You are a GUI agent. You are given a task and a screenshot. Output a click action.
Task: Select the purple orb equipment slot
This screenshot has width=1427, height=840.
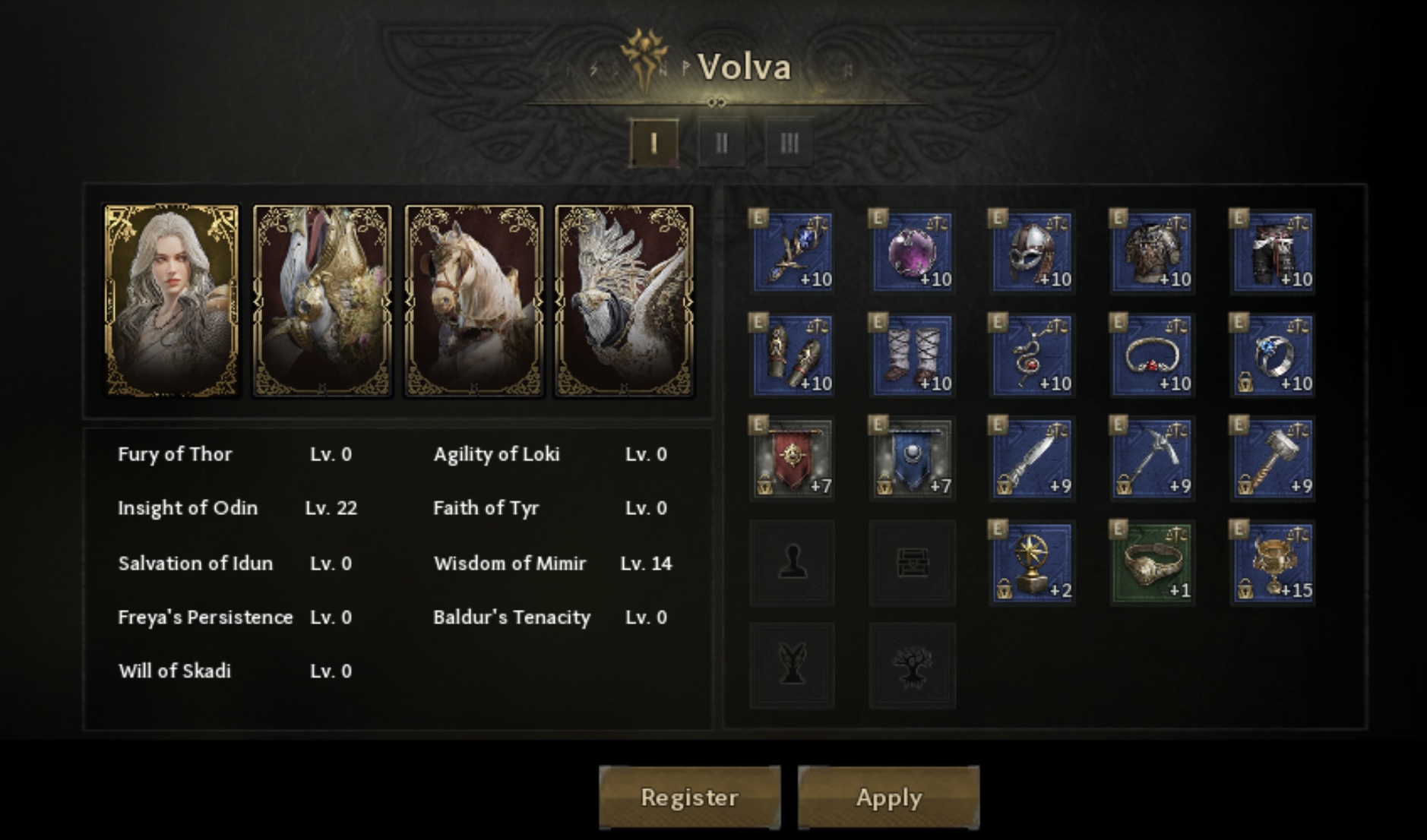point(912,251)
